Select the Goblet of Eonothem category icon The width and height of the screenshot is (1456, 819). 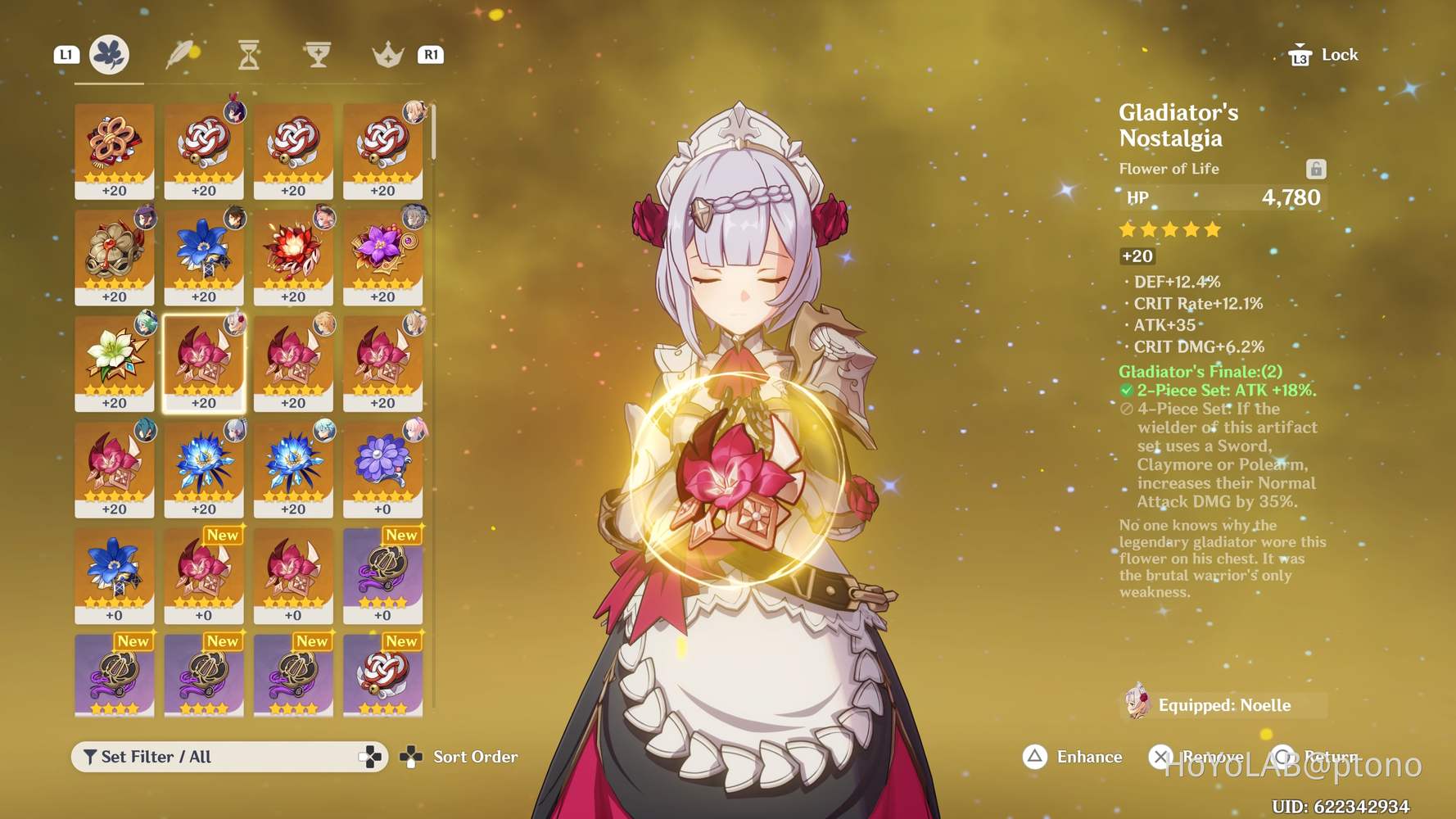(317, 55)
